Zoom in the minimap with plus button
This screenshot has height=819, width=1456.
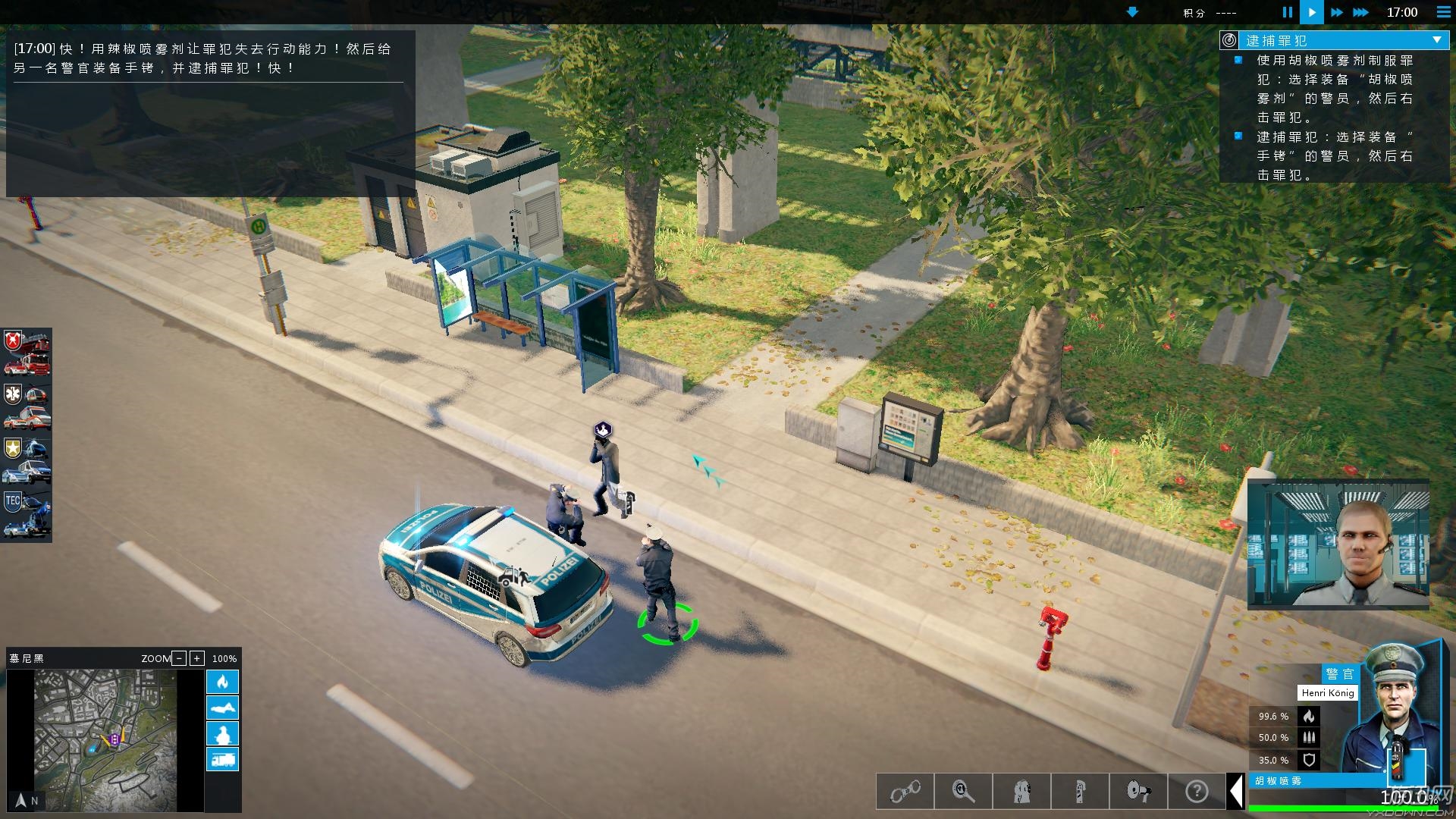point(196,658)
